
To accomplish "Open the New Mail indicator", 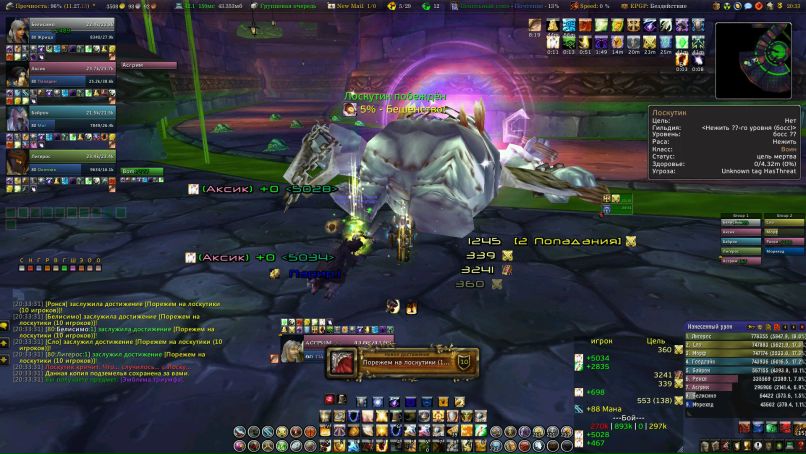I will point(356,5).
